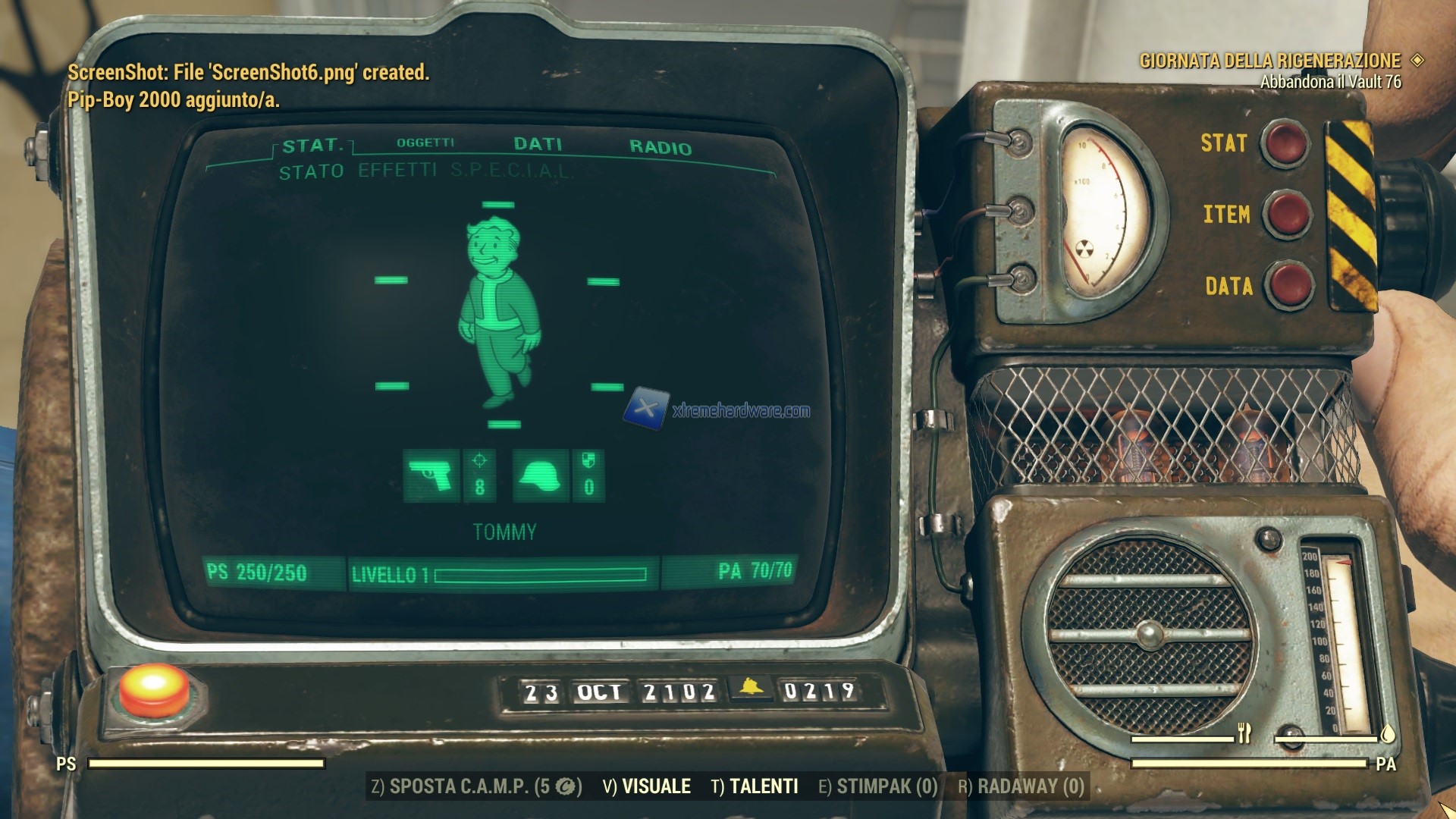The width and height of the screenshot is (1456, 819).
Task: Switch to the RADIO tab
Action: 661,146
